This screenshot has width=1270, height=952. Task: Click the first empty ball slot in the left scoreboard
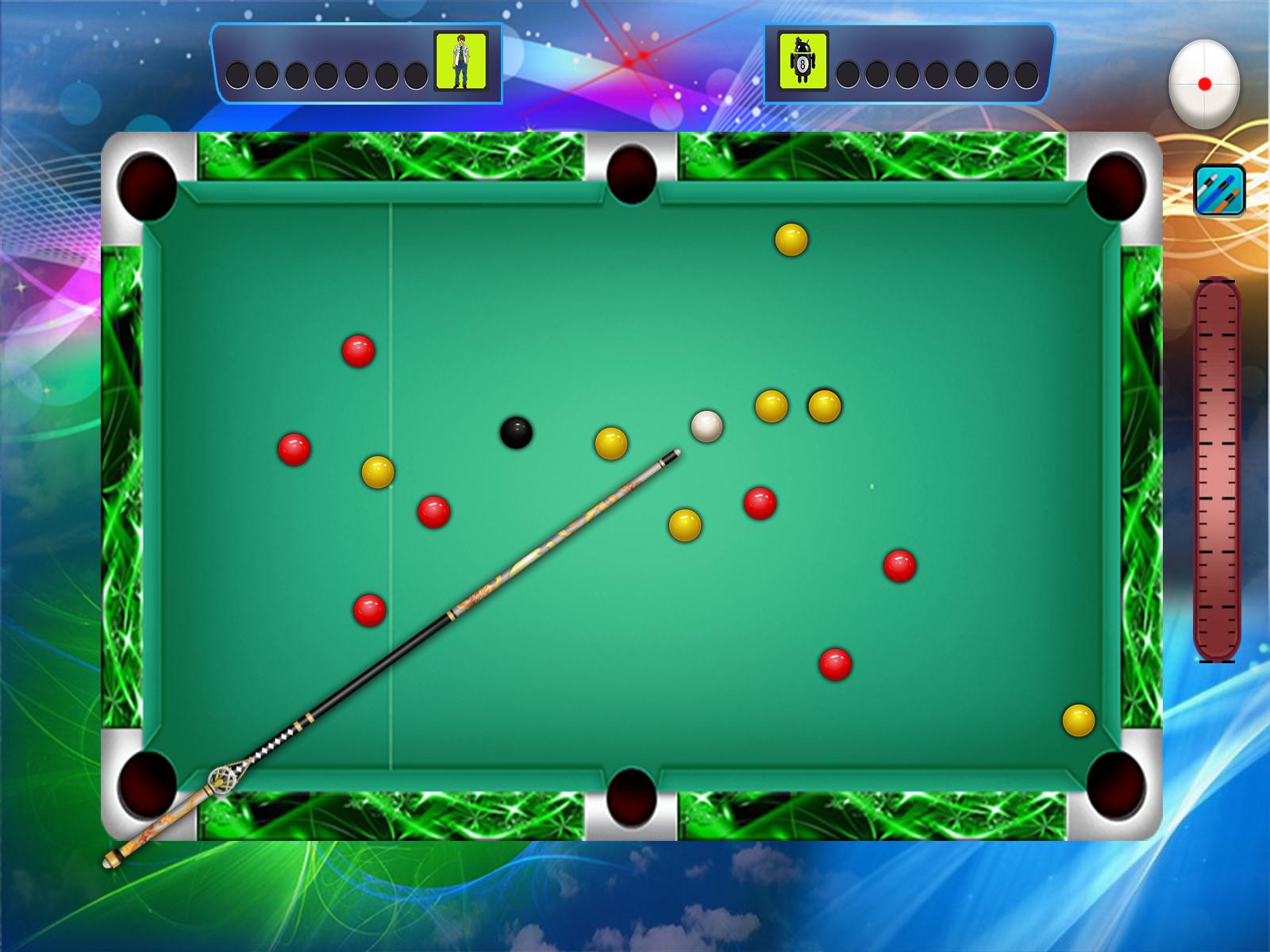tap(237, 77)
